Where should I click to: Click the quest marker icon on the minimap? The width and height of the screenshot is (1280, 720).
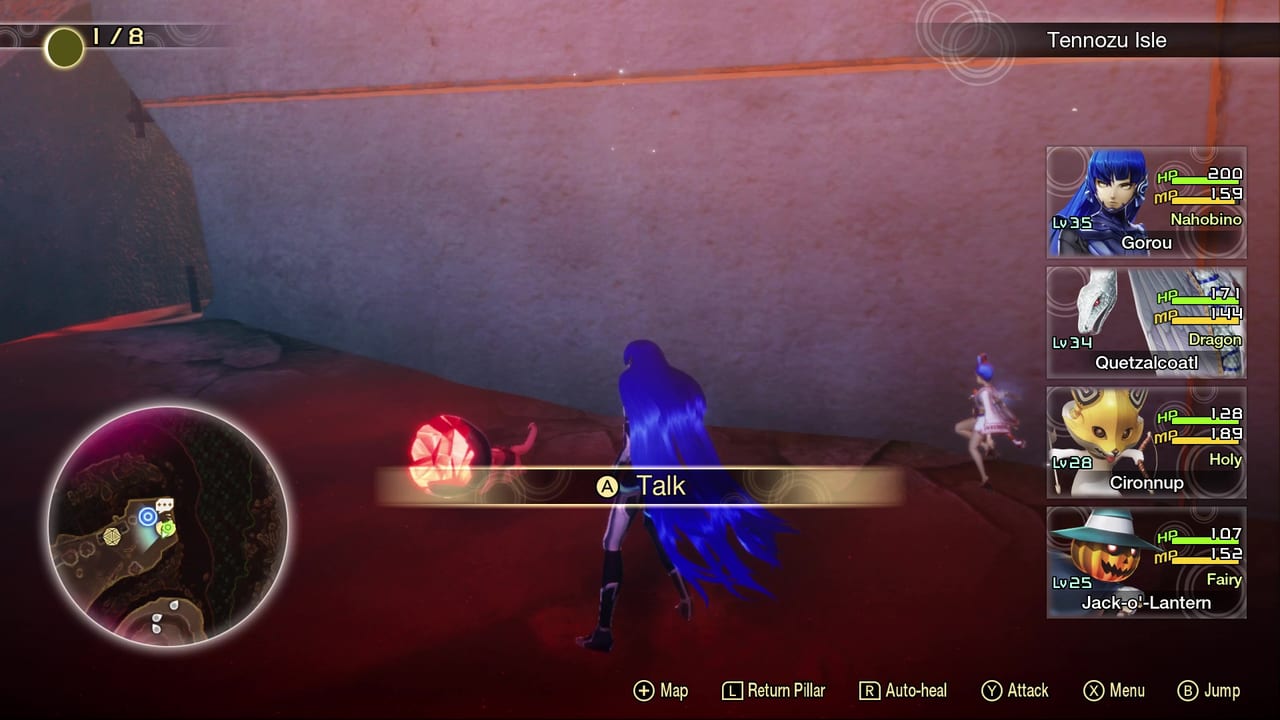(x=166, y=527)
